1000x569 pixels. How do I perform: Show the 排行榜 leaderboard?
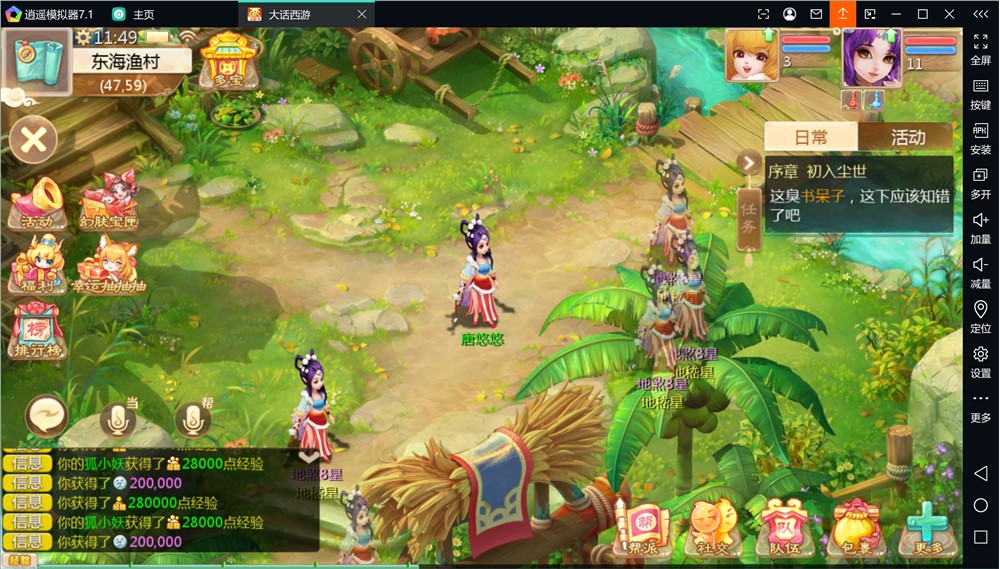click(37, 329)
